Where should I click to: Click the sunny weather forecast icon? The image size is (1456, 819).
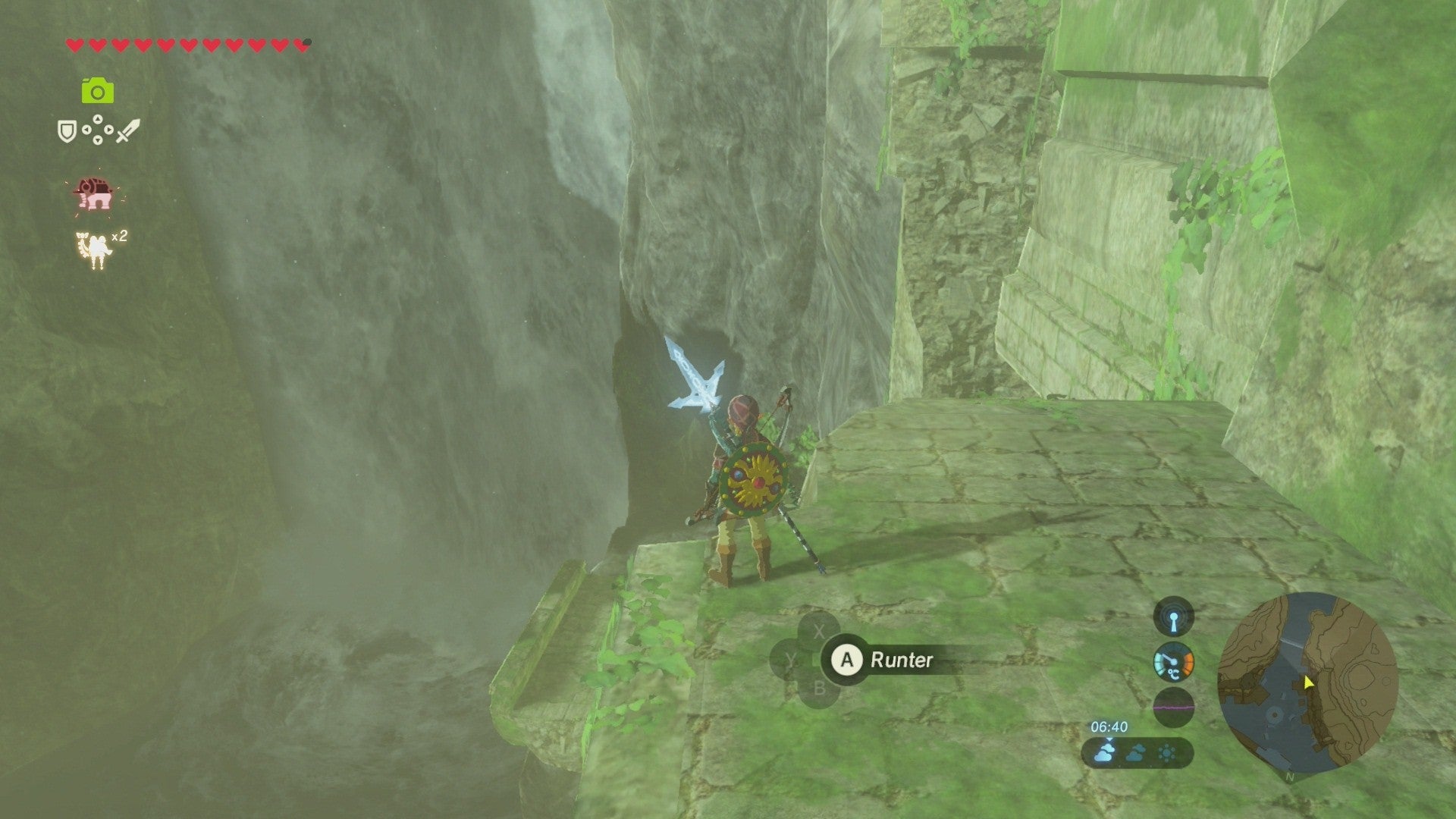[x=1166, y=752]
